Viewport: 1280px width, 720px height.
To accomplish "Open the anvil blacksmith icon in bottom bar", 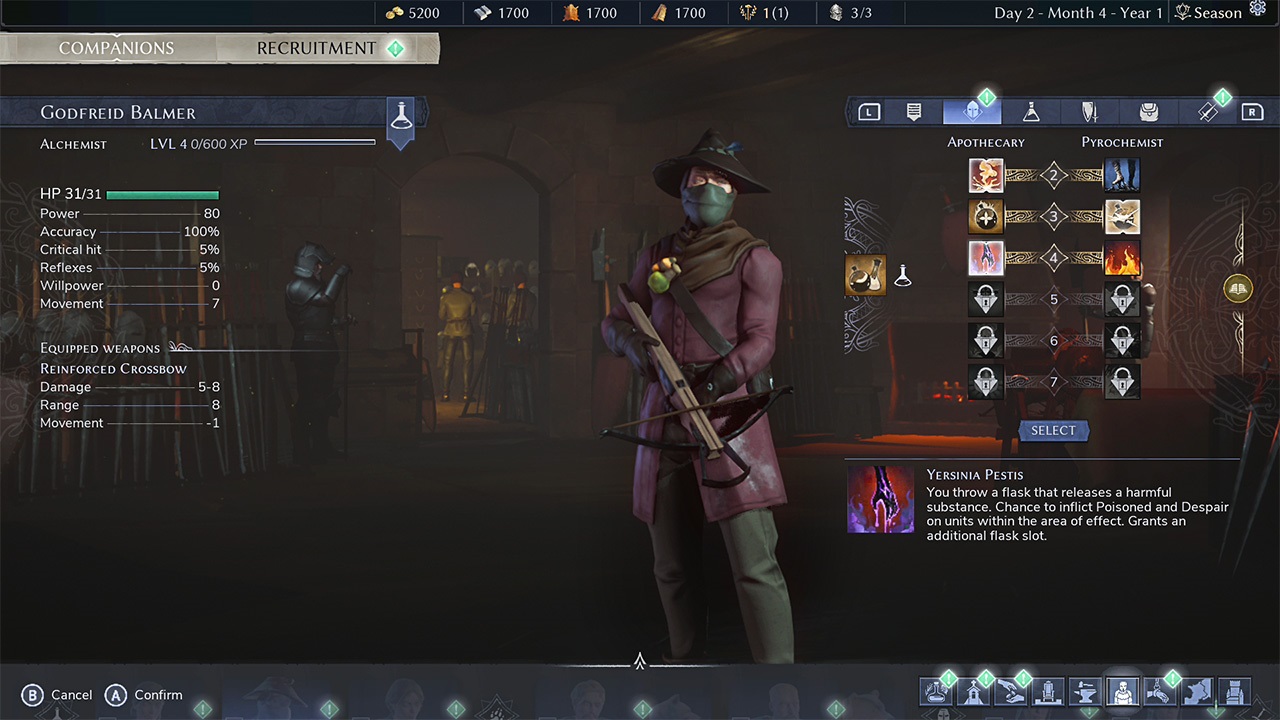I will 1085,692.
